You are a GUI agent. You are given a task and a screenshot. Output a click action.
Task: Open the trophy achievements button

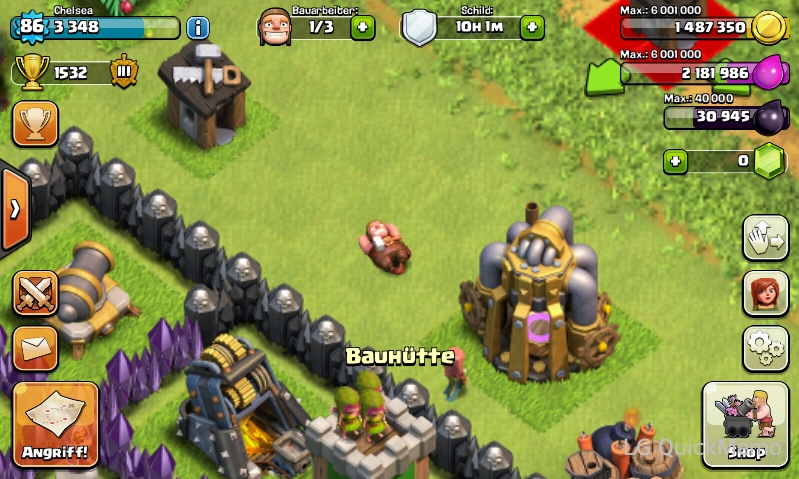click(x=35, y=124)
